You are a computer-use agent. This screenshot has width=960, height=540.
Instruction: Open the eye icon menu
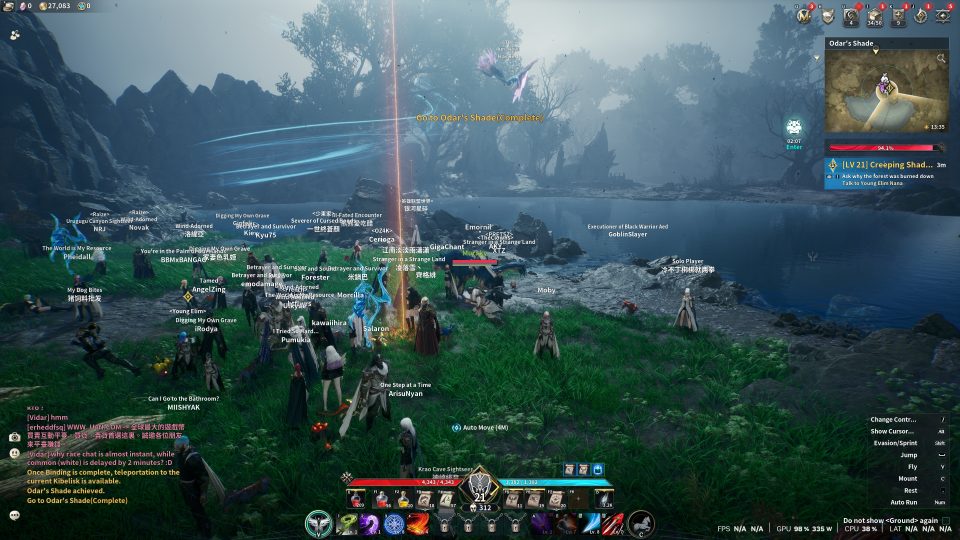pos(942,15)
